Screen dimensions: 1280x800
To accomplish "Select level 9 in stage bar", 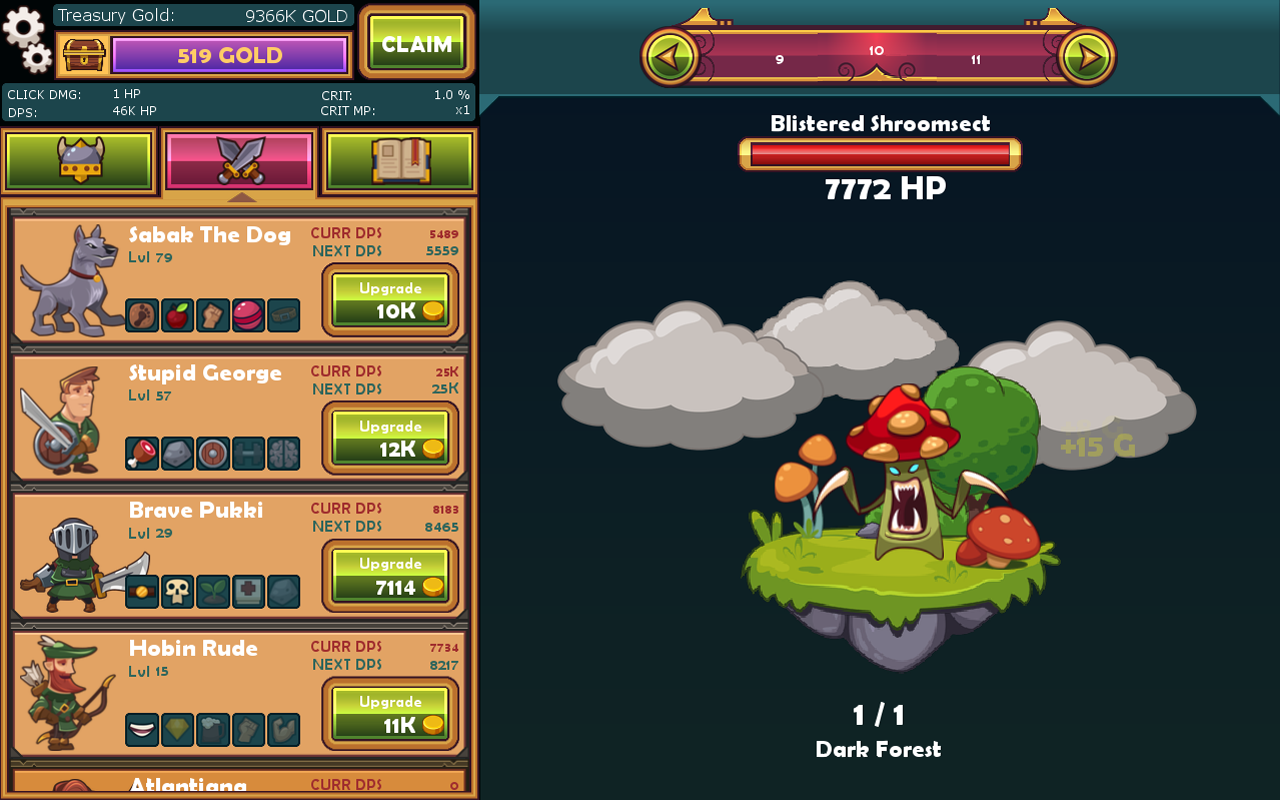I will tap(779, 60).
